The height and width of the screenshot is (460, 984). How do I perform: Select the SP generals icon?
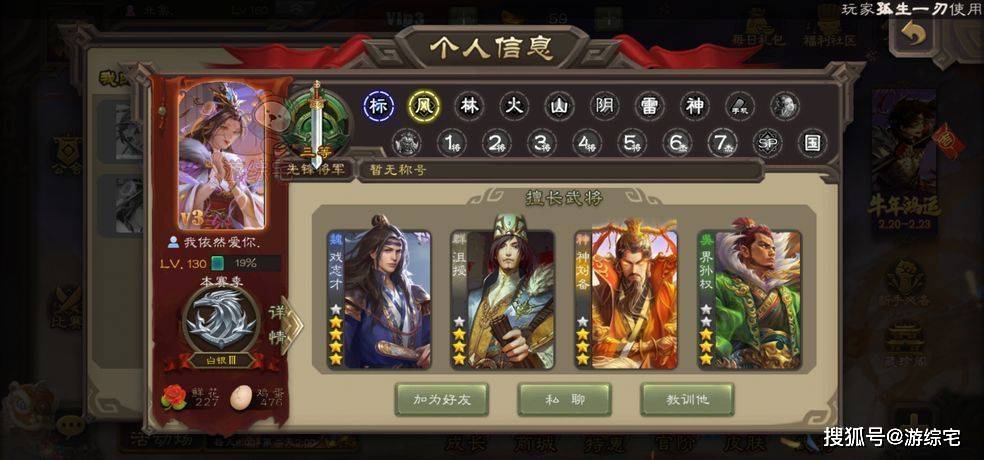767,143
